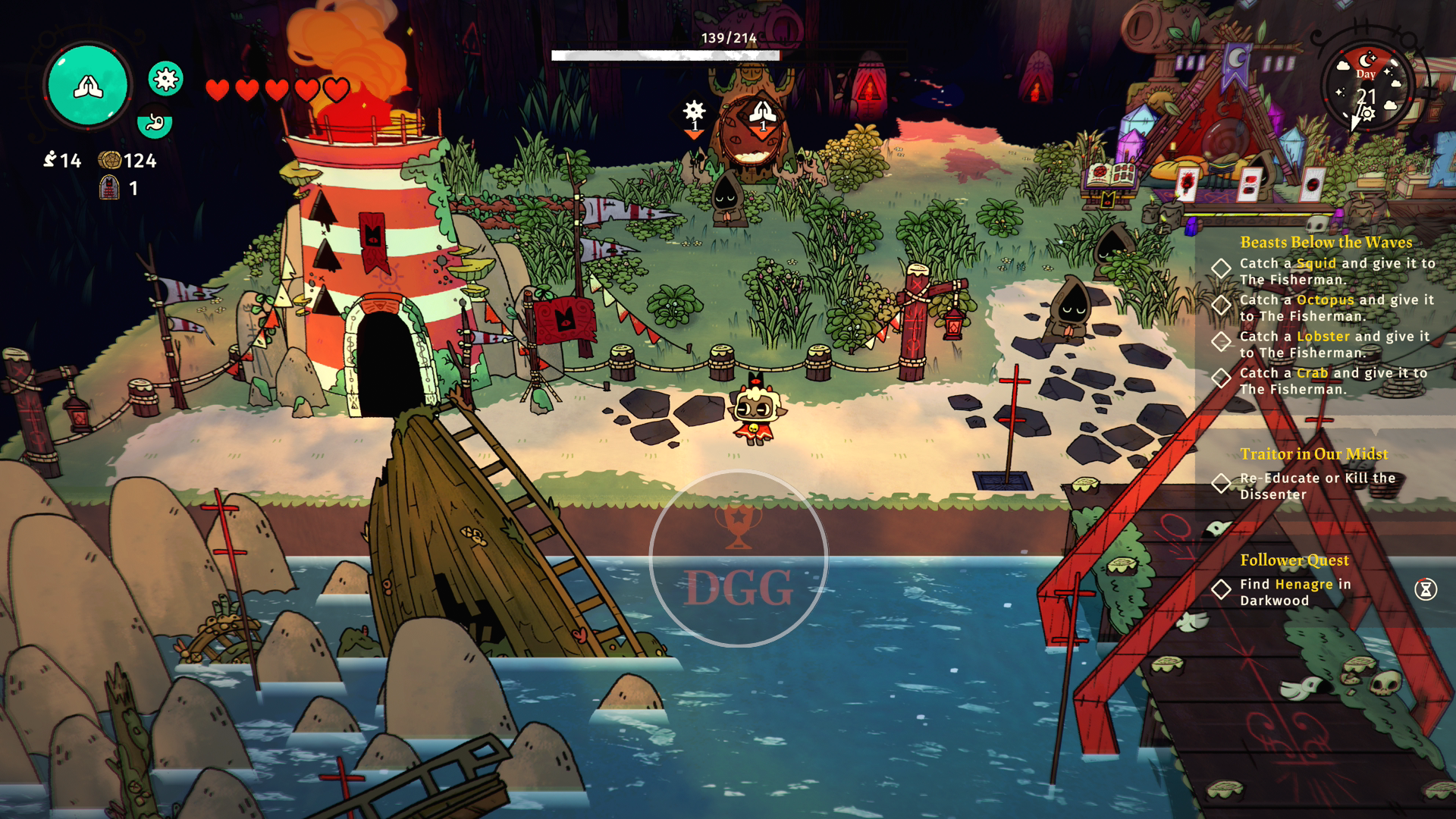Image resolution: width=1456 pixels, height=819 pixels.
Task: Open the Follower Quest entry
Action: pos(1294,560)
